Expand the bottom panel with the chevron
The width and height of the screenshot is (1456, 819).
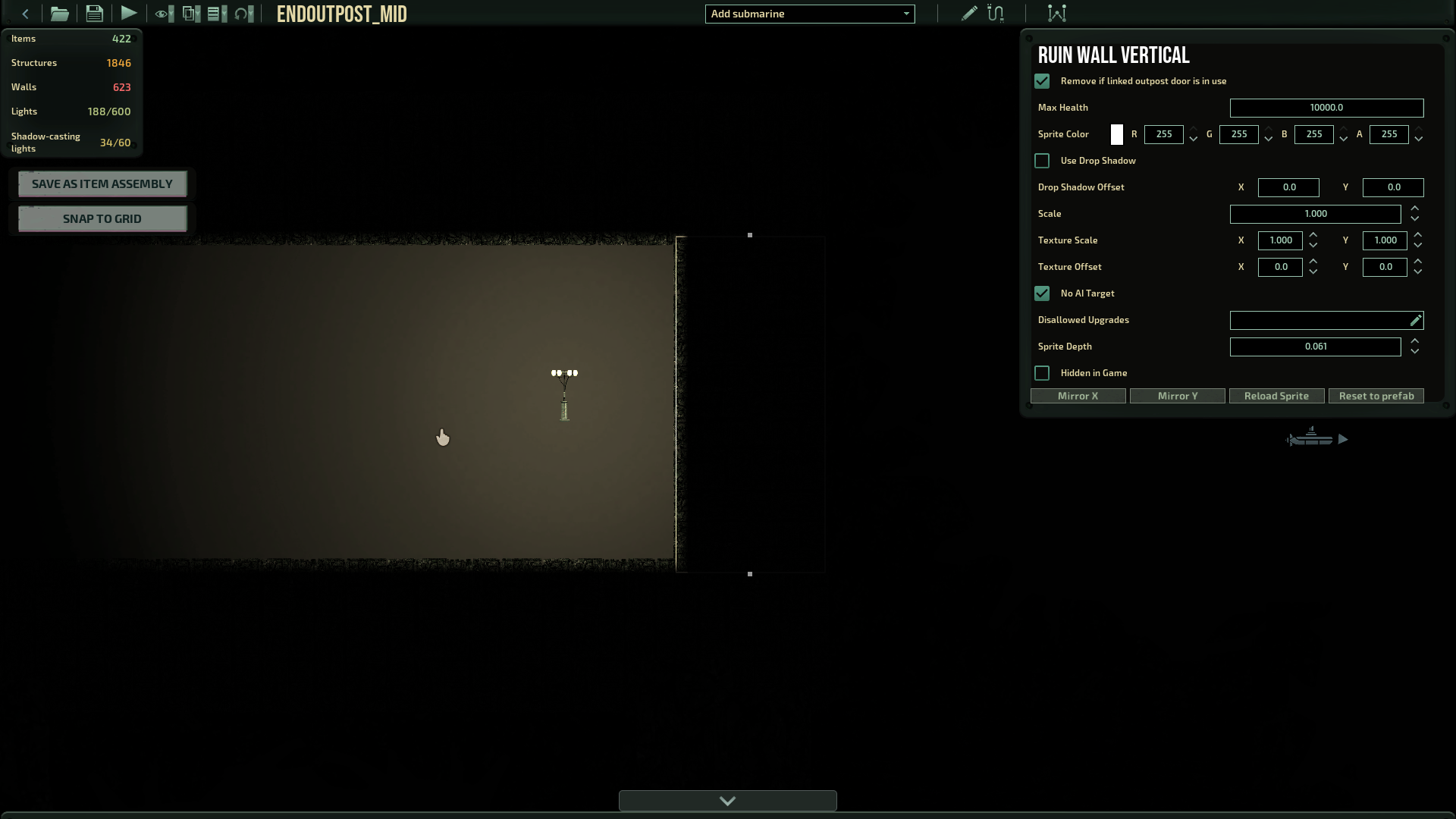(727, 801)
